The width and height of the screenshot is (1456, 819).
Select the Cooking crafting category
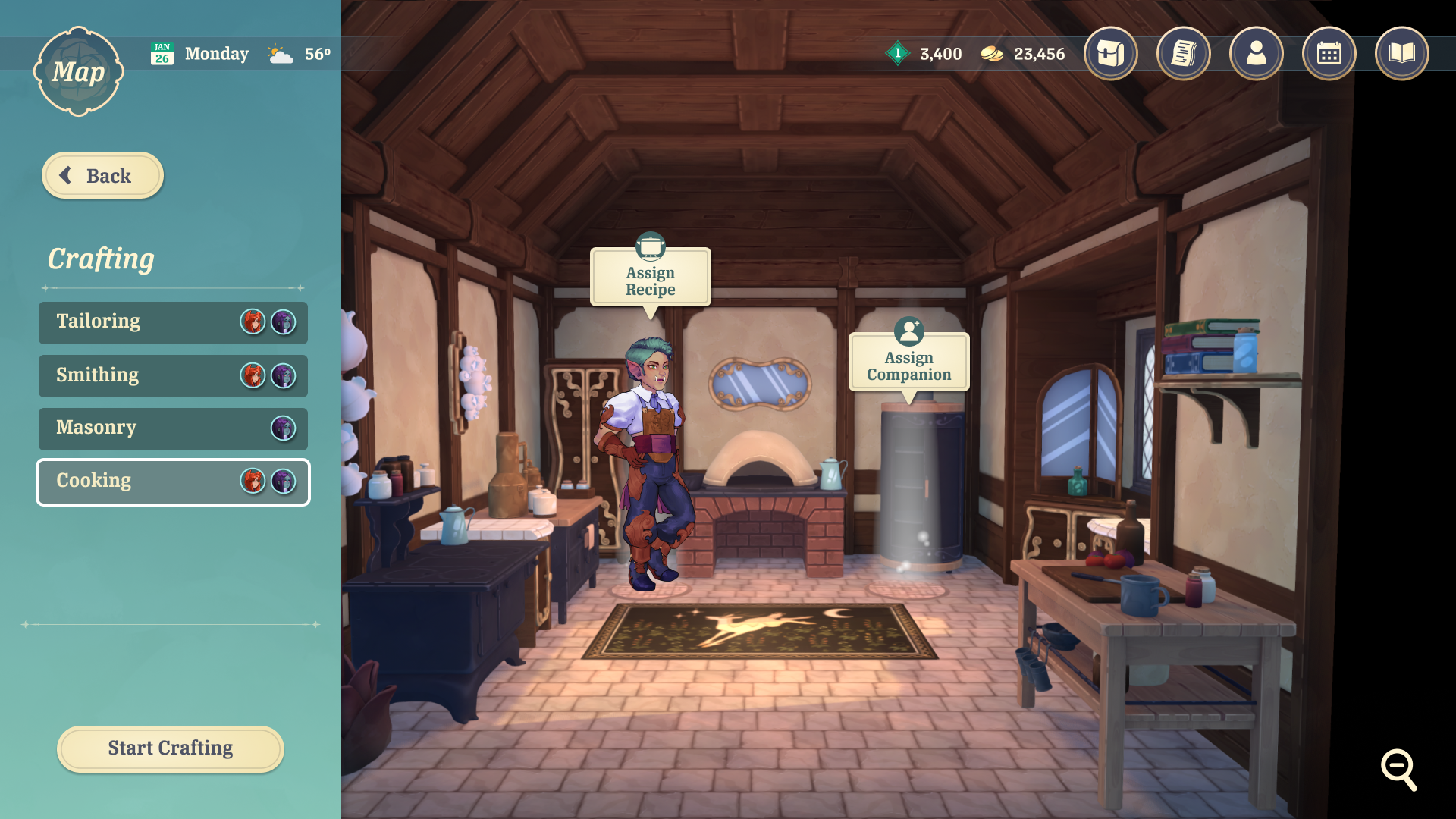173,482
